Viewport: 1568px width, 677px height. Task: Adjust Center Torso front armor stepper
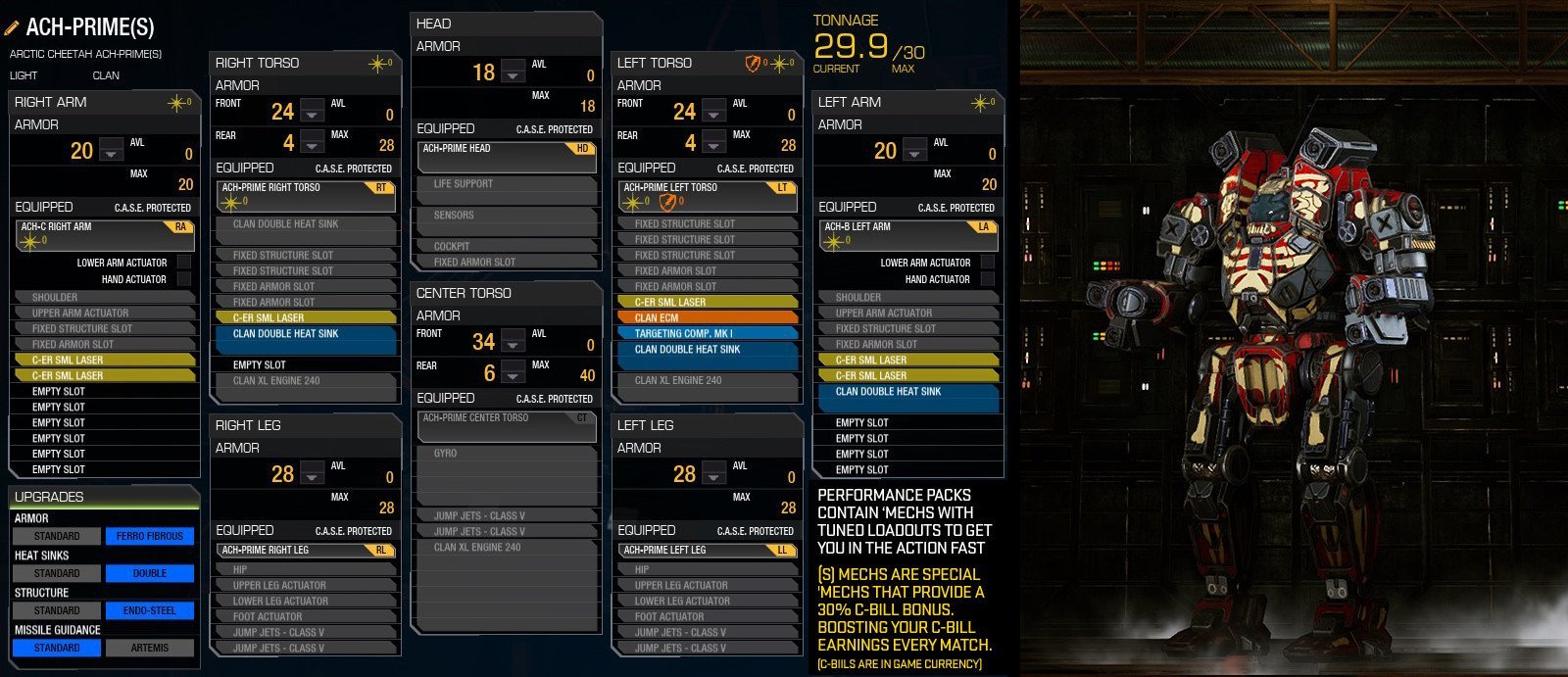pyautogui.click(x=514, y=342)
